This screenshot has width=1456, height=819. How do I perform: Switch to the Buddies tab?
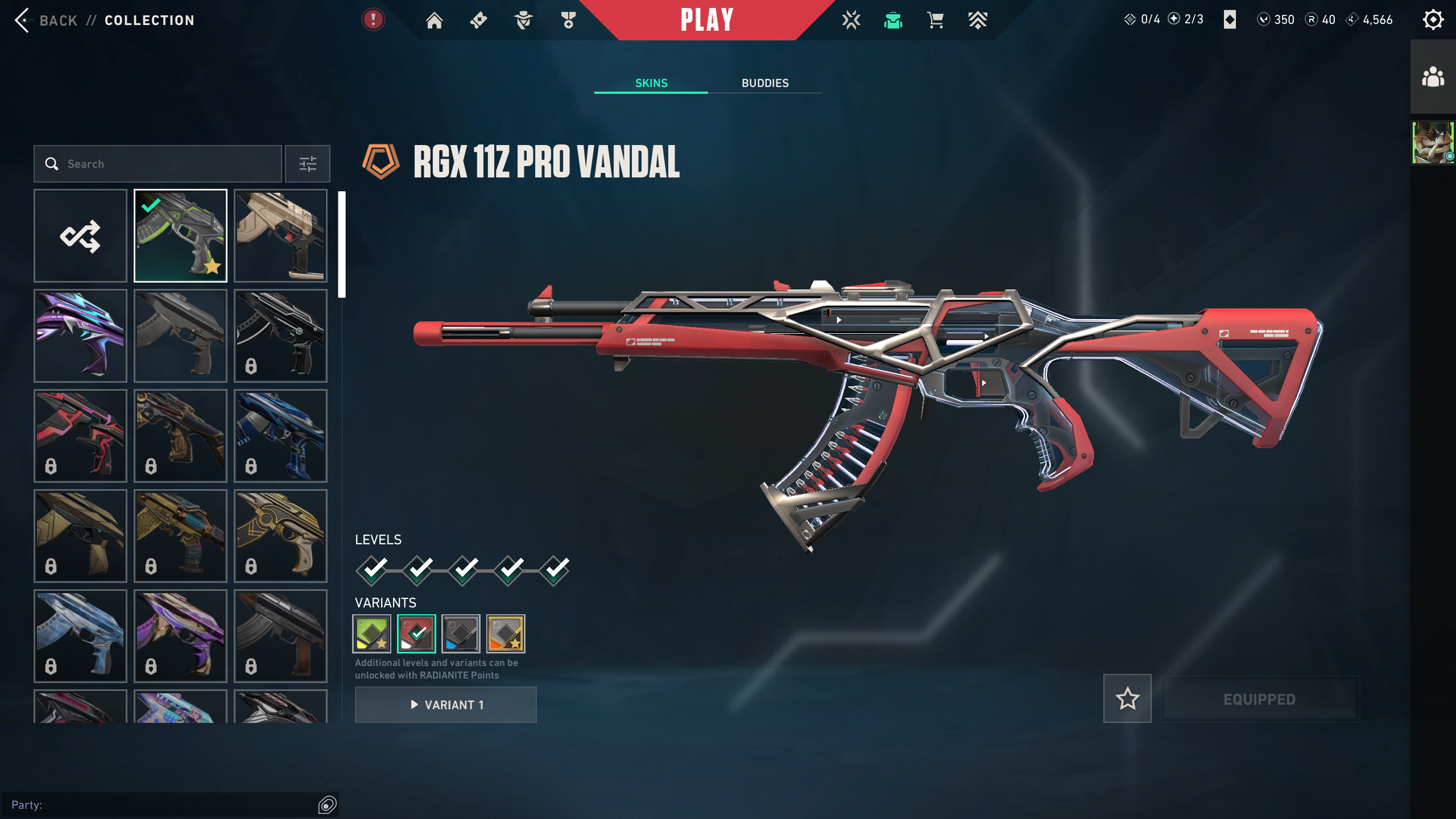click(x=765, y=83)
